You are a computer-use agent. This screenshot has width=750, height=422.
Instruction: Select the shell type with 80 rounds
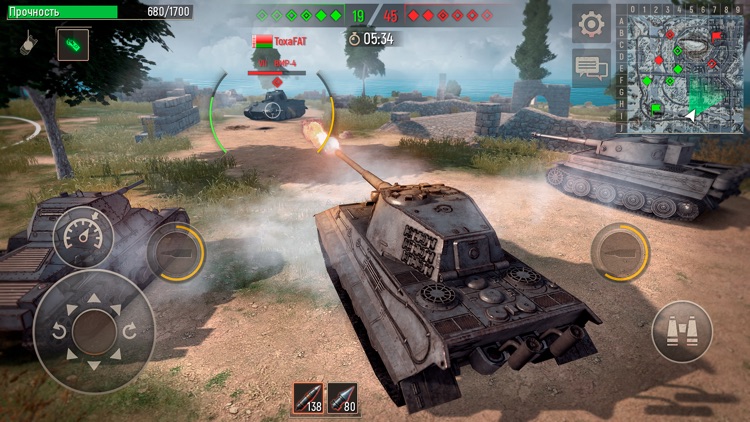[343, 398]
